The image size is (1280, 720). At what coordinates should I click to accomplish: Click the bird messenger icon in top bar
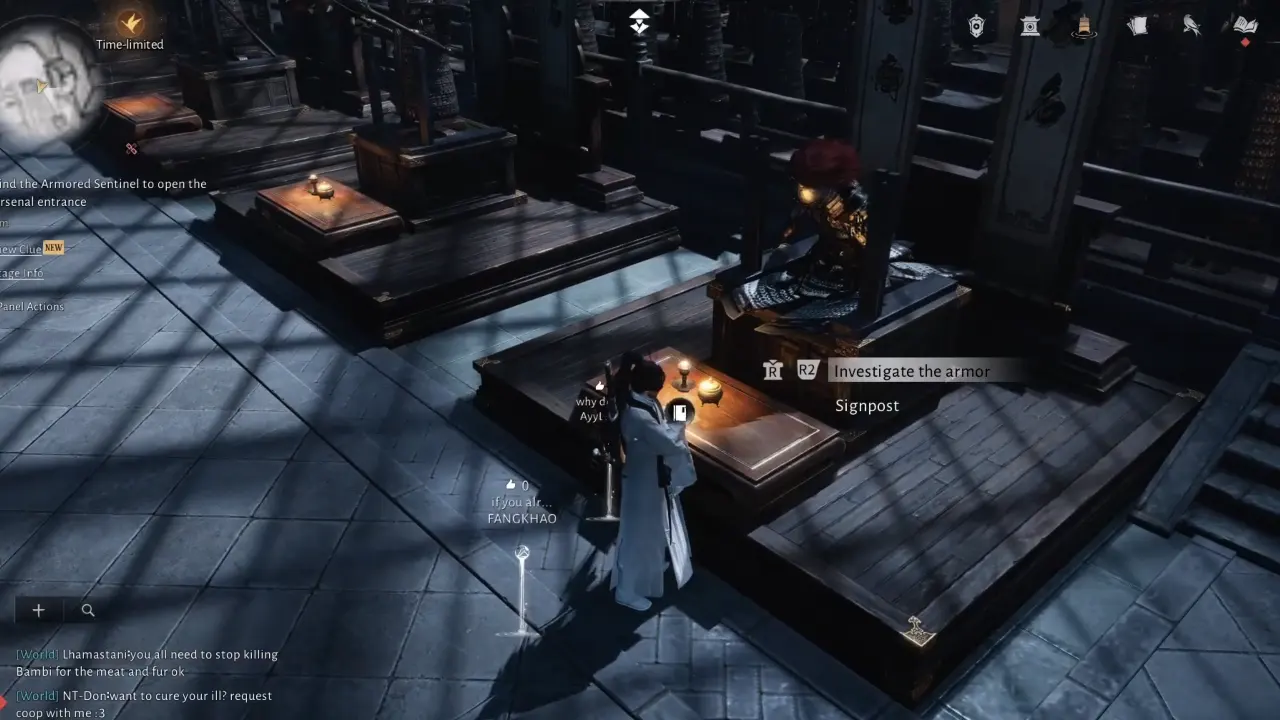[x=1190, y=26]
